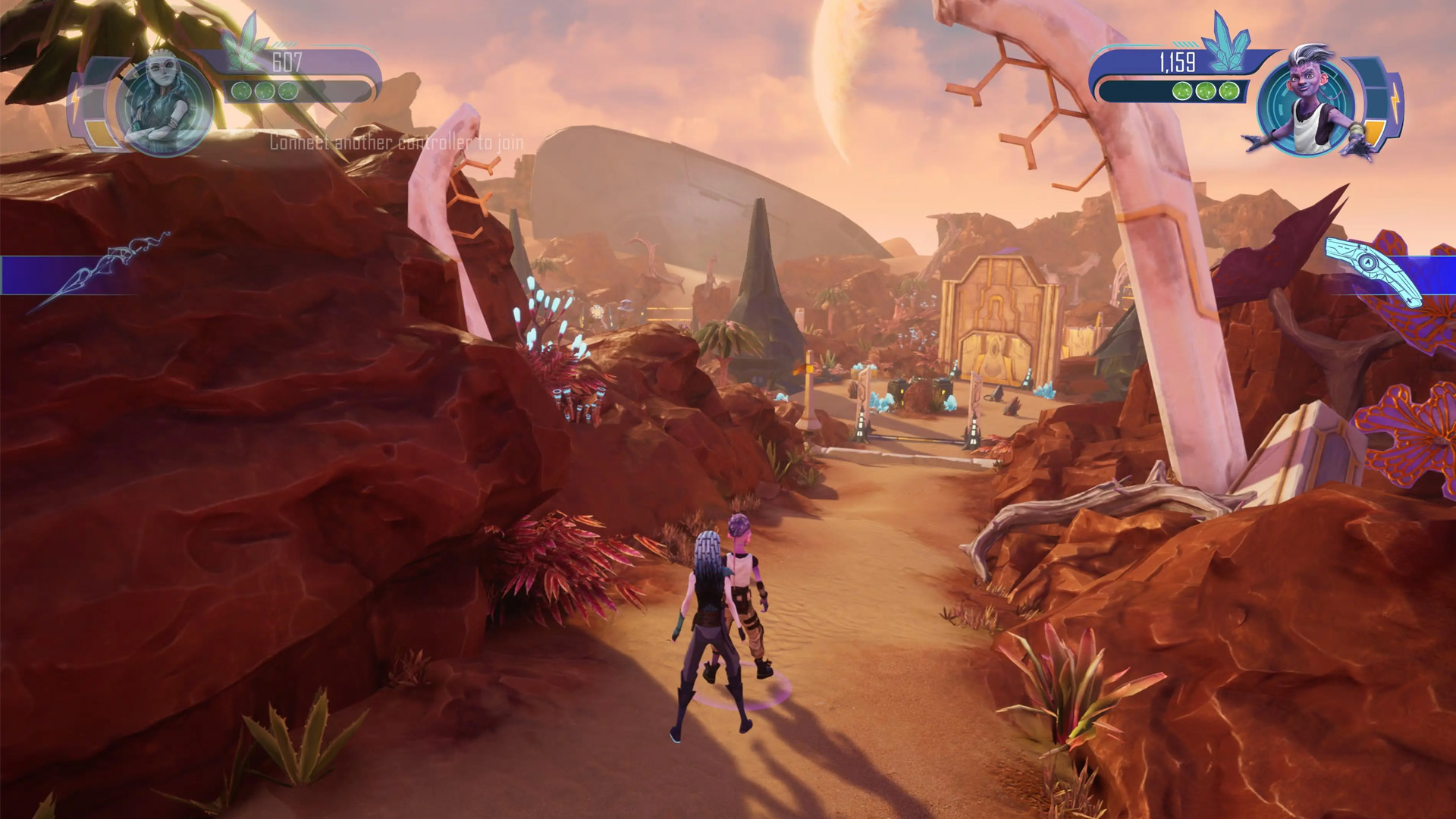Click the blue crystal icon next to 607

click(243, 50)
